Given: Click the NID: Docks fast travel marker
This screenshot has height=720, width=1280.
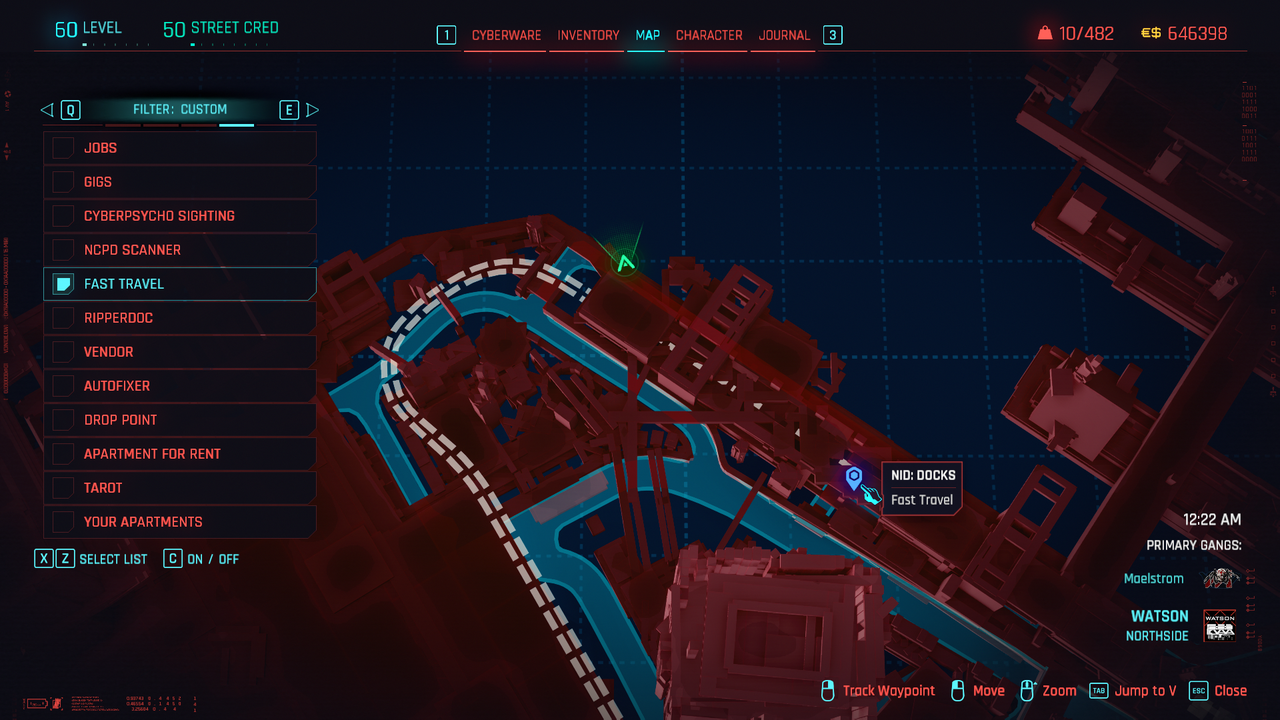Looking at the screenshot, I should [x=853, y=478].
